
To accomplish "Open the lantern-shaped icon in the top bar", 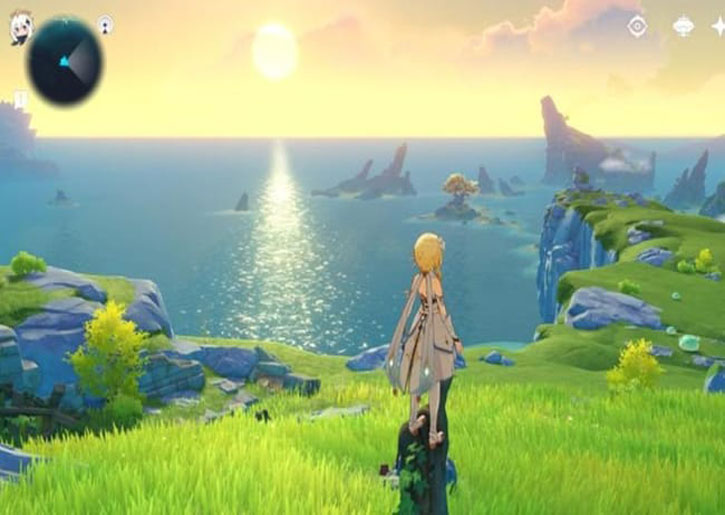I will (x=684, y=26).
